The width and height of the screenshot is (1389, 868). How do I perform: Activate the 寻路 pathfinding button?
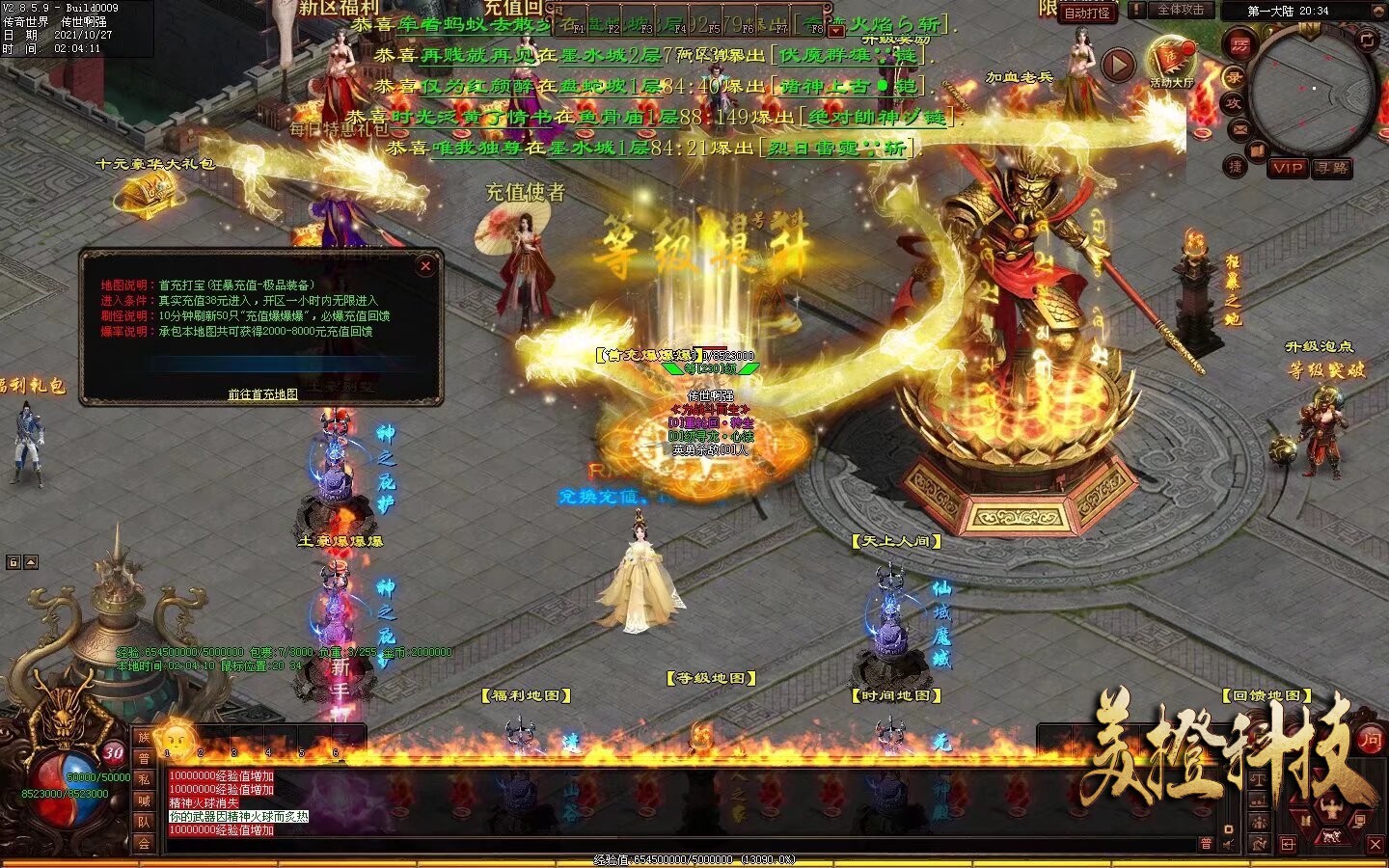1332,168
